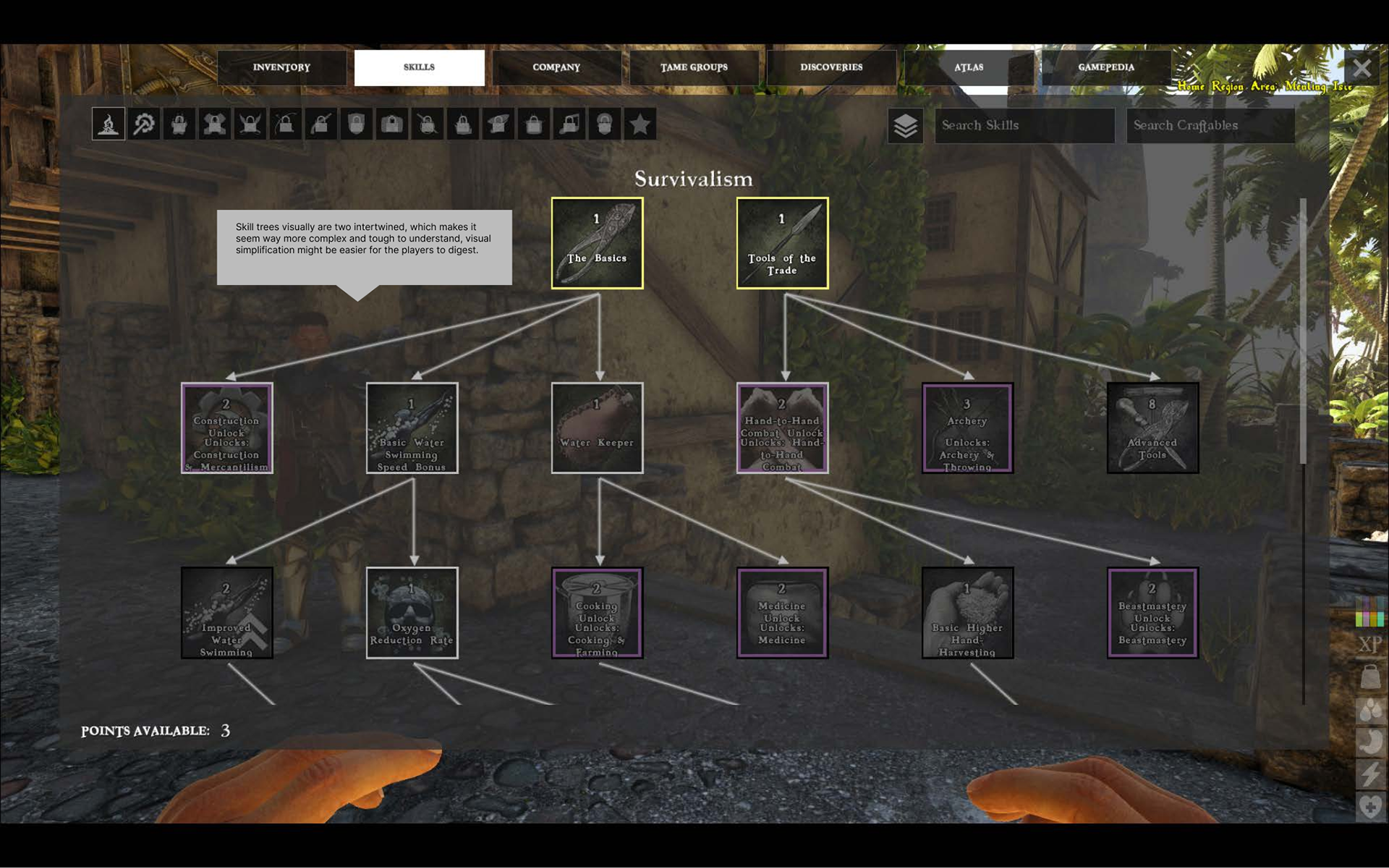Viewport: 1389px width, 868px height.
Task: Click the star favorites icon in the toolbar
Action: point(639,124)
